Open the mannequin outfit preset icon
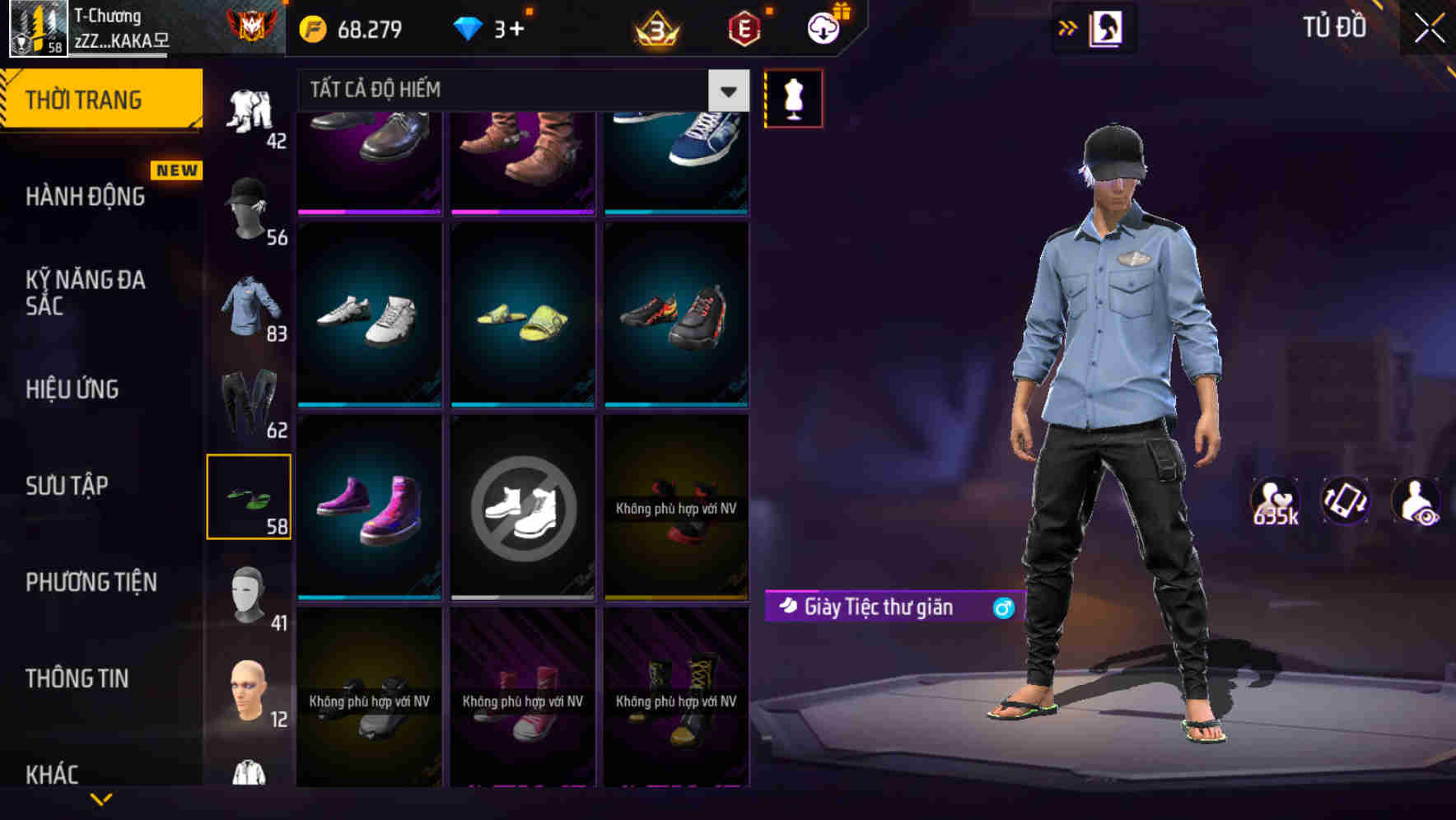1456x820 pixels. tap(792, 96)
